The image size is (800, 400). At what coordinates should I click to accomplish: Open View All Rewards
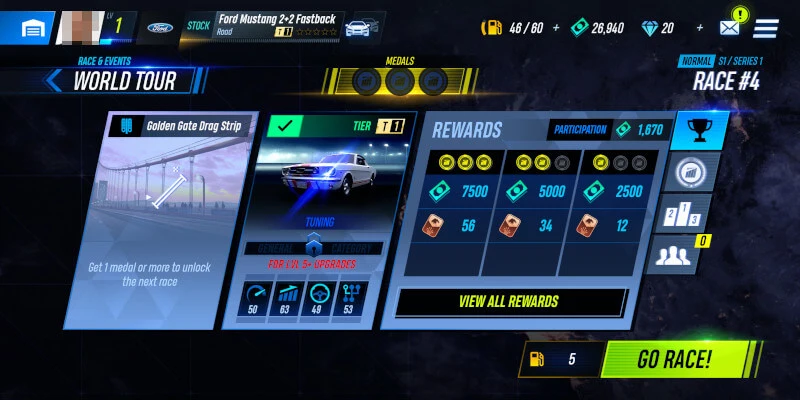(x=510, y=301)
